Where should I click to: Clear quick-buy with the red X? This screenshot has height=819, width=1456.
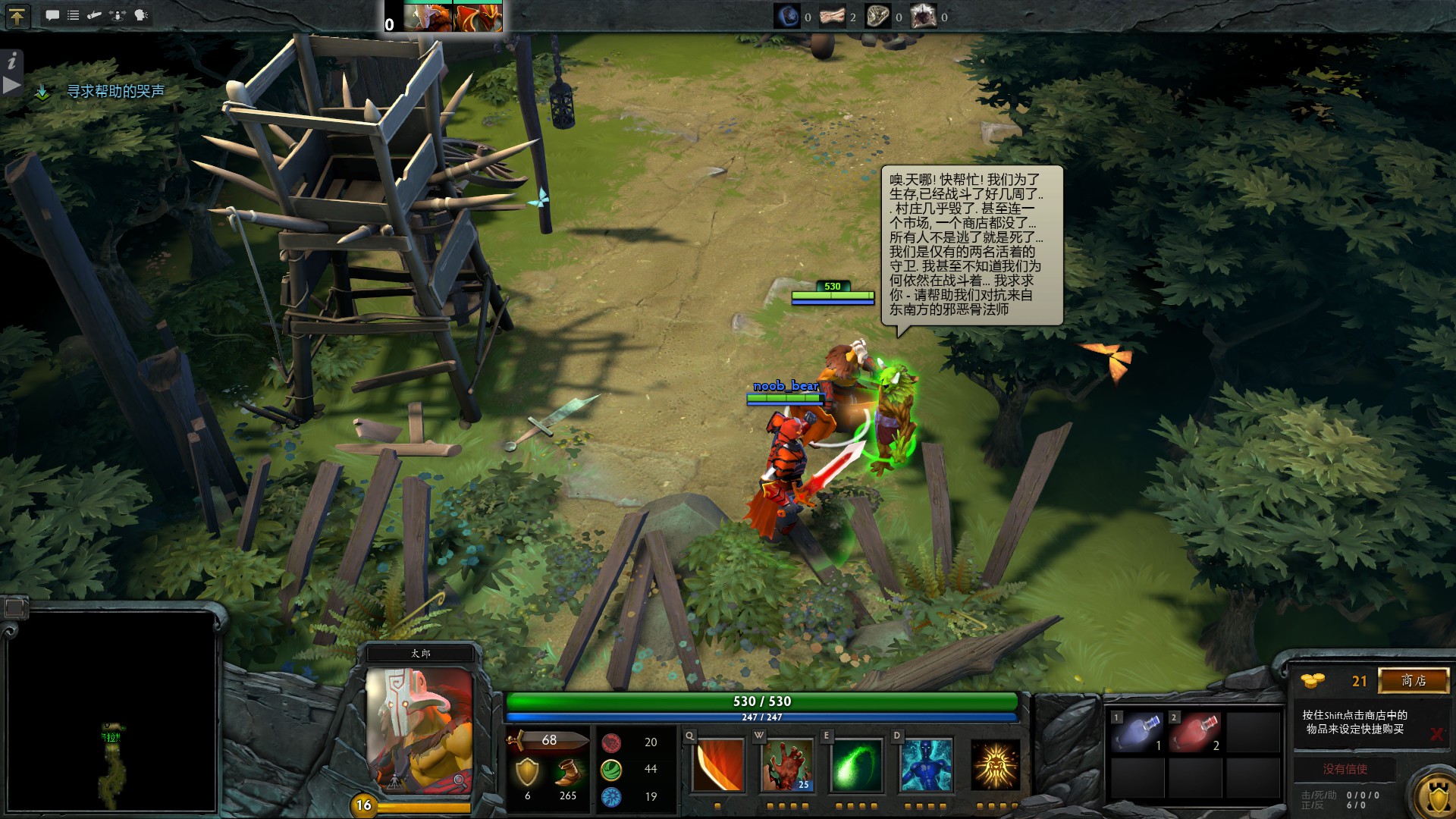(x=1436, y=734)
